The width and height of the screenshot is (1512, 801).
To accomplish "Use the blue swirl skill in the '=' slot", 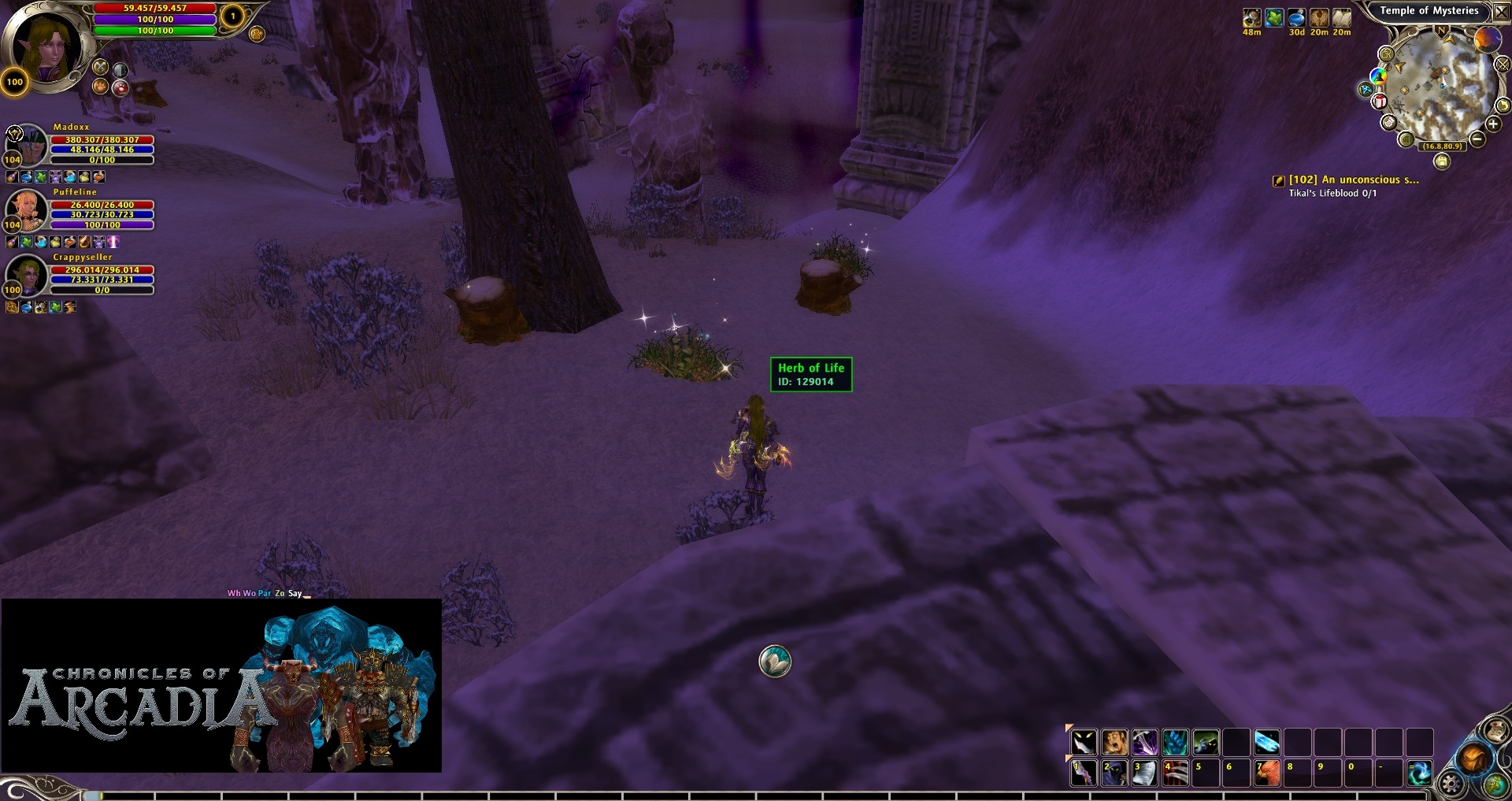I will 1419,773.
